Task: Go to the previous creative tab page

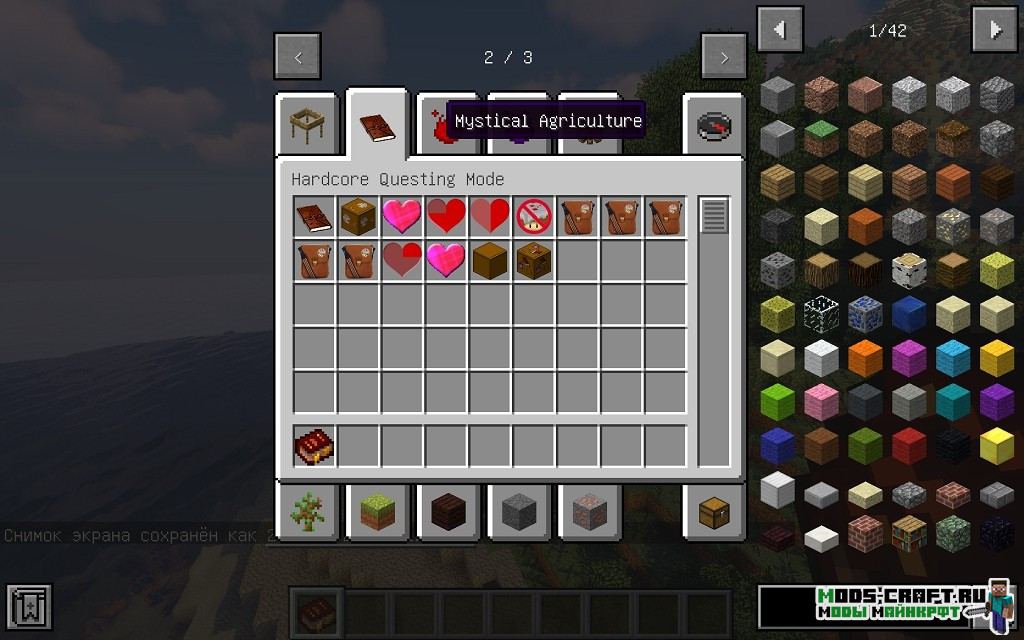Action: click(298, 58)
